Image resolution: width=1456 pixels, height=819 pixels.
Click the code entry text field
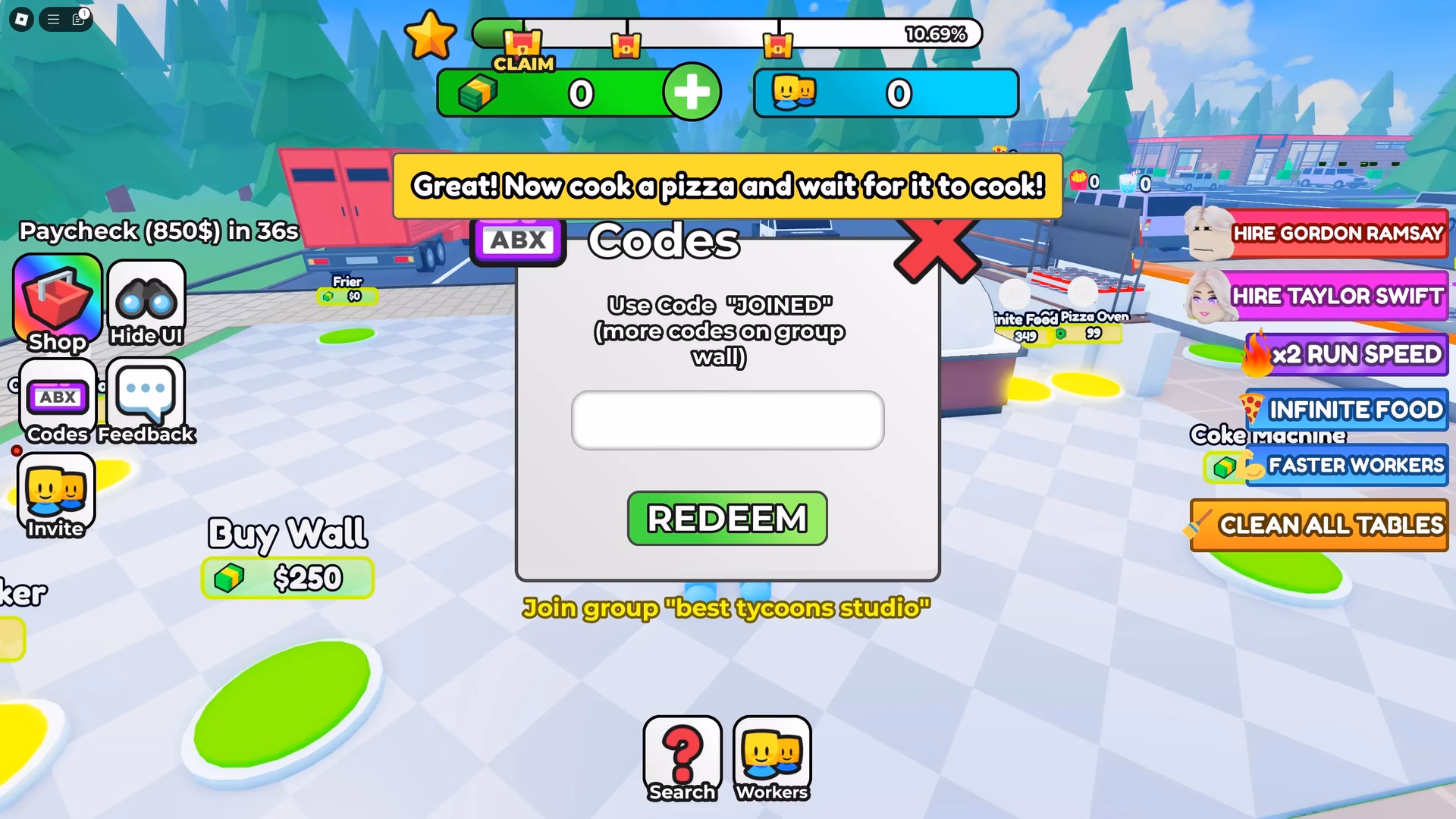[x=726, y=420]
